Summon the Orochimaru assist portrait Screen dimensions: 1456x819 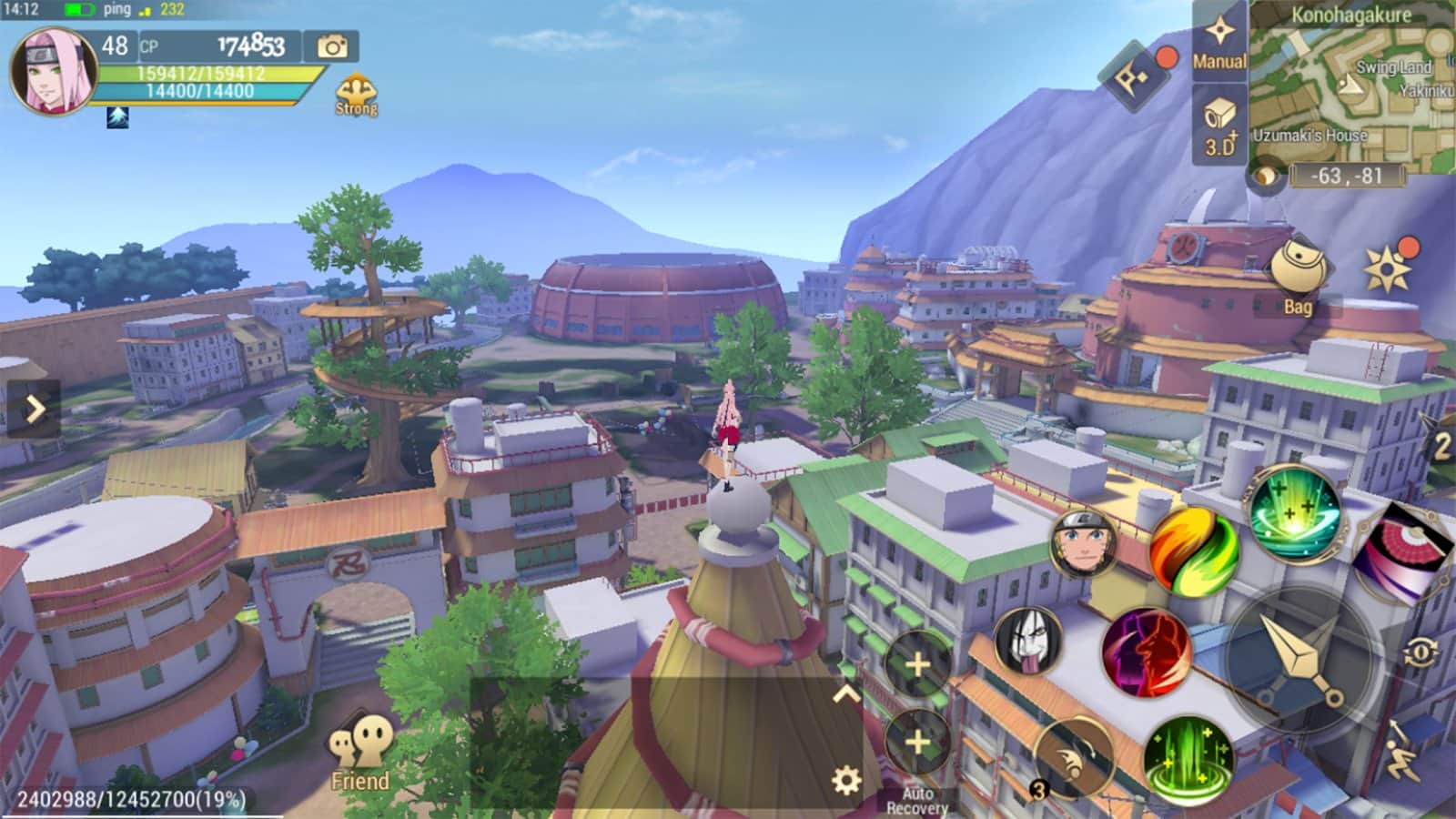click(1027, 641)
